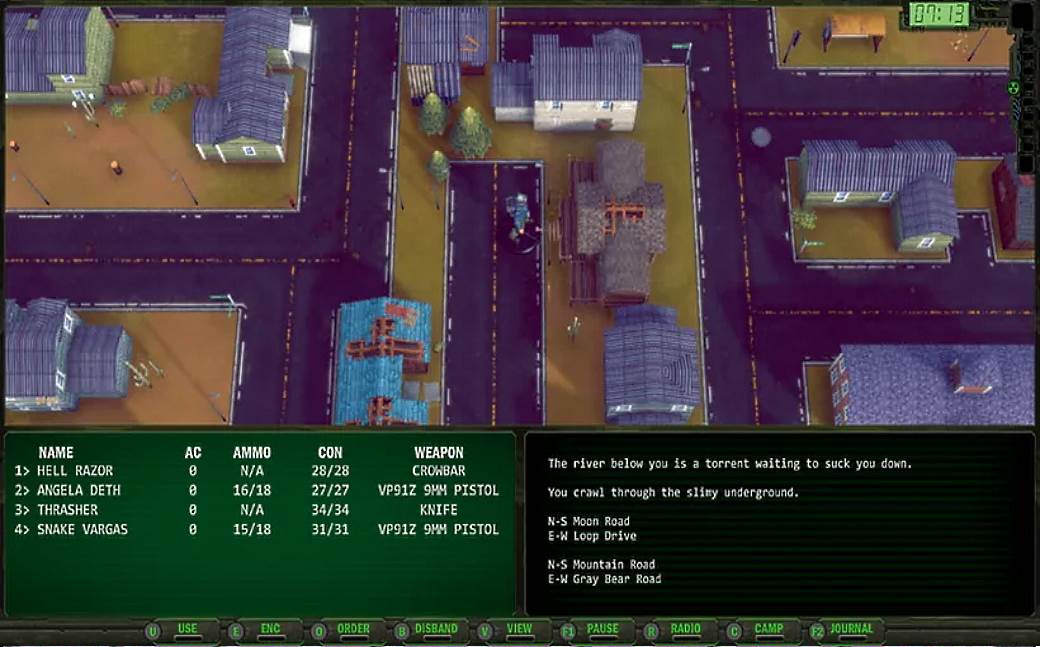Select Snake Vargas' roster row
This screenshot has width=1040, height=647.
[82, 530]
